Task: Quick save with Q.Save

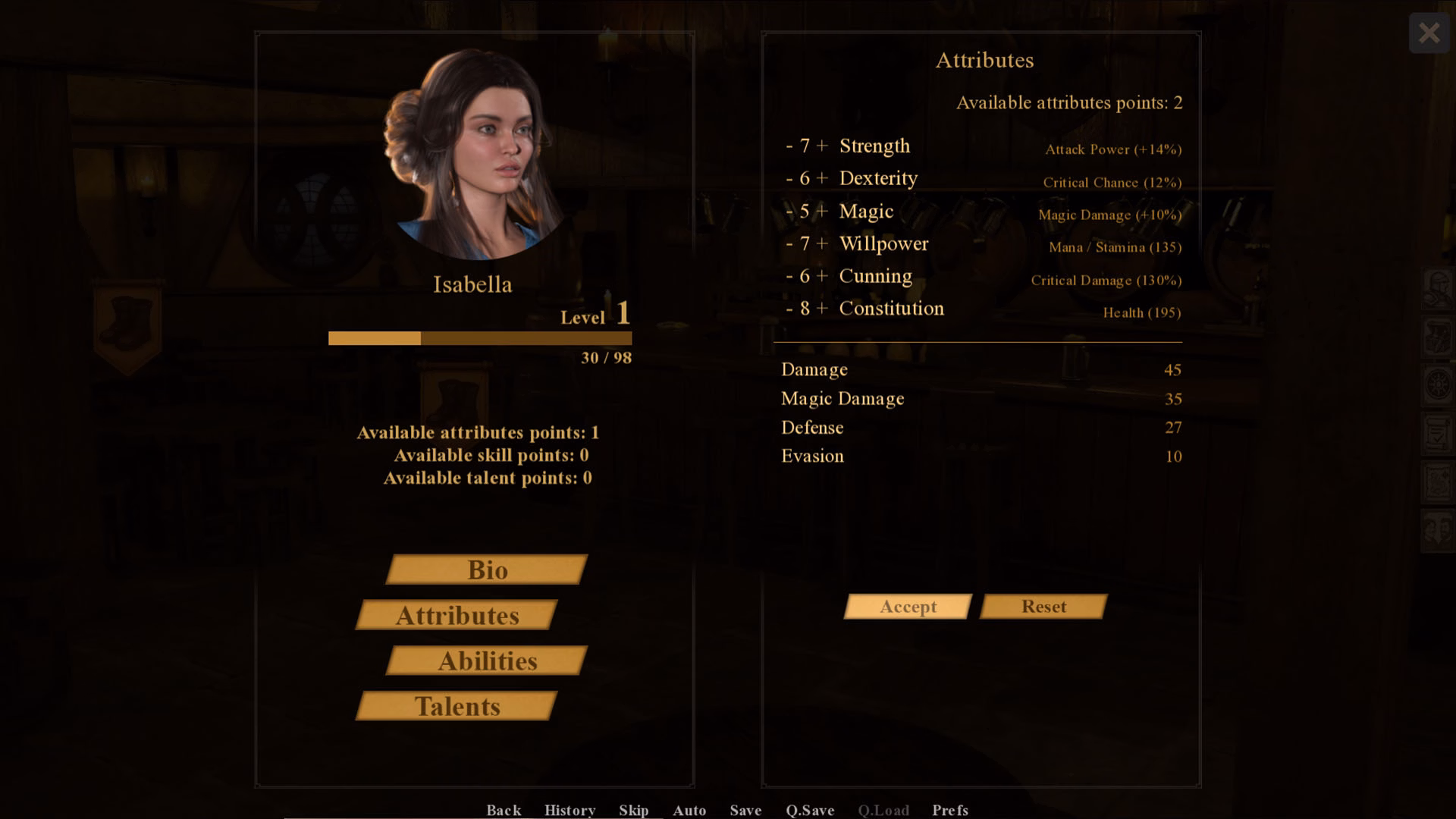Action: (810, 810)
